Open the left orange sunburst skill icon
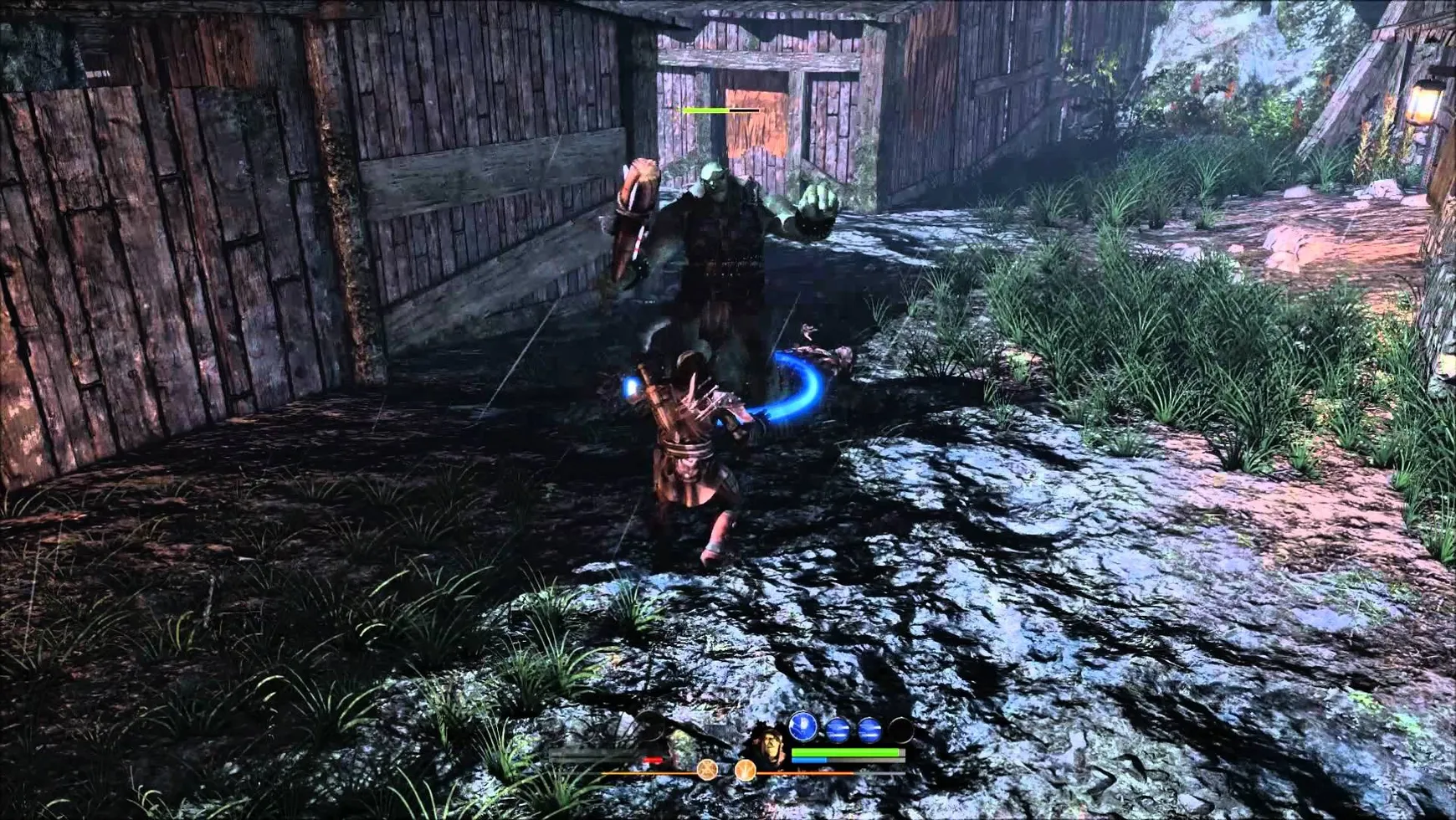Viewport: 1456px width, 820px height. [x=708, y=771]
